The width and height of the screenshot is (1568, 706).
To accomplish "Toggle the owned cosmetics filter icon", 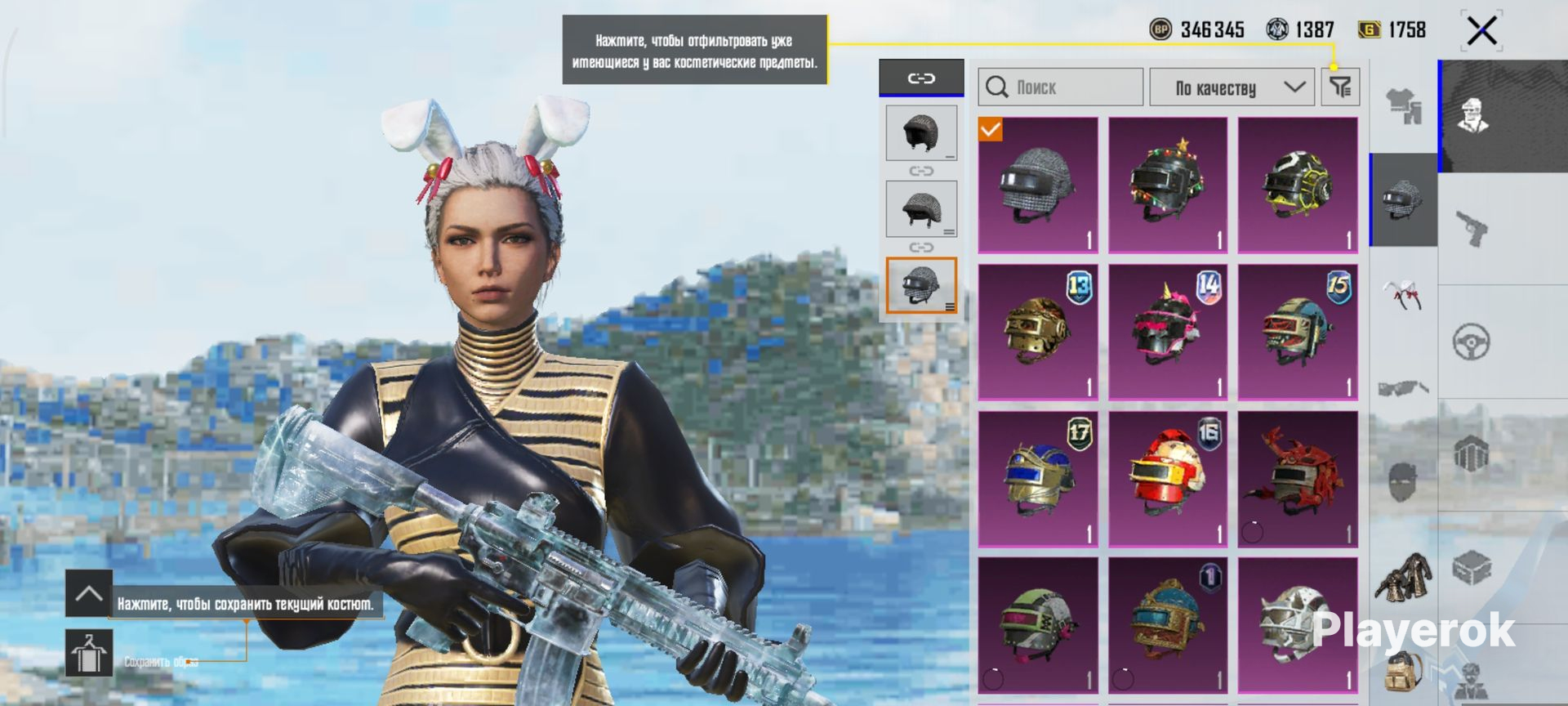I will 1340,87.
